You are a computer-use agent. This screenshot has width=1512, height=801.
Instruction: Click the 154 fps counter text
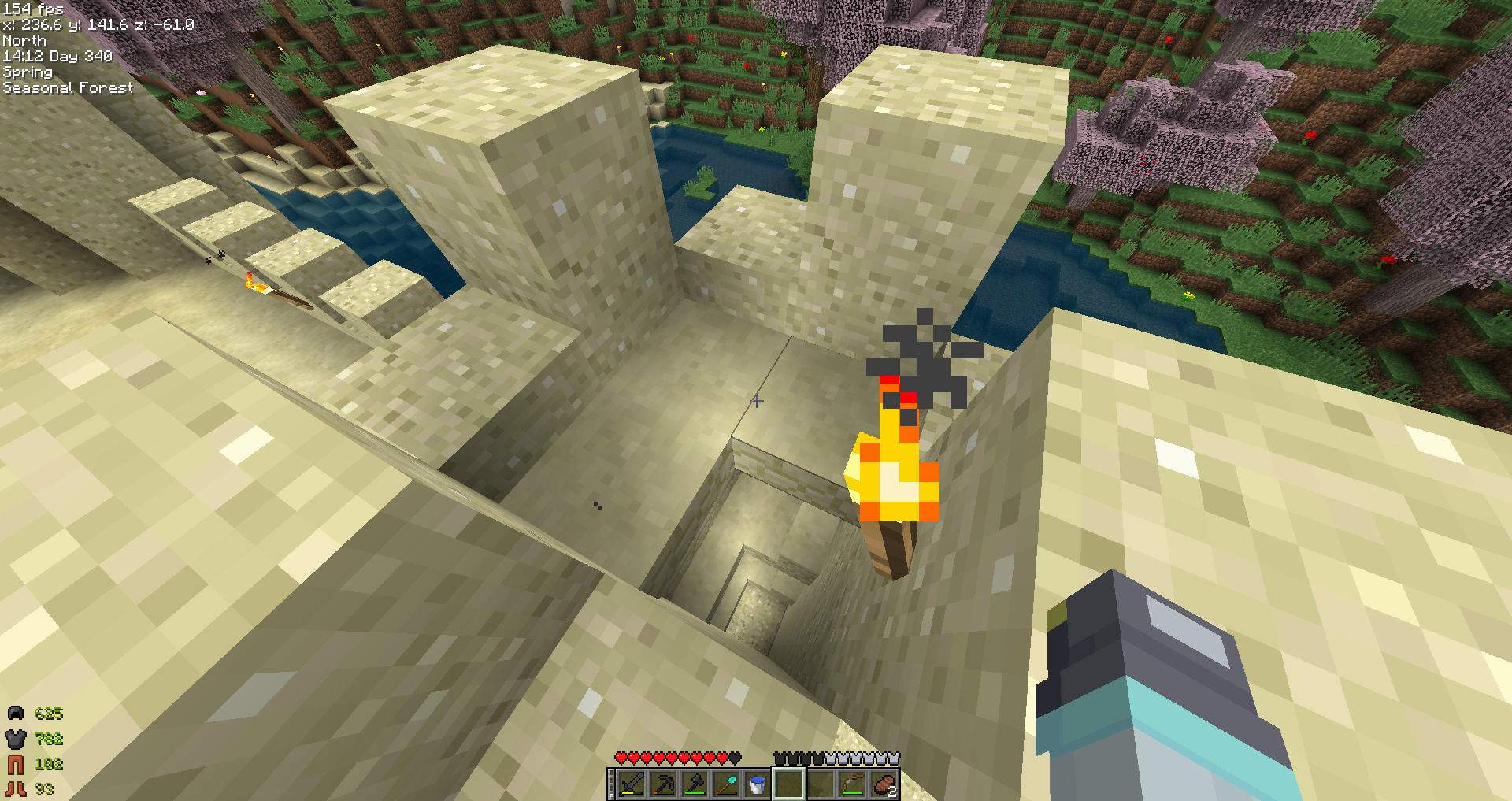pyautogui.click(x=31, y=9)
